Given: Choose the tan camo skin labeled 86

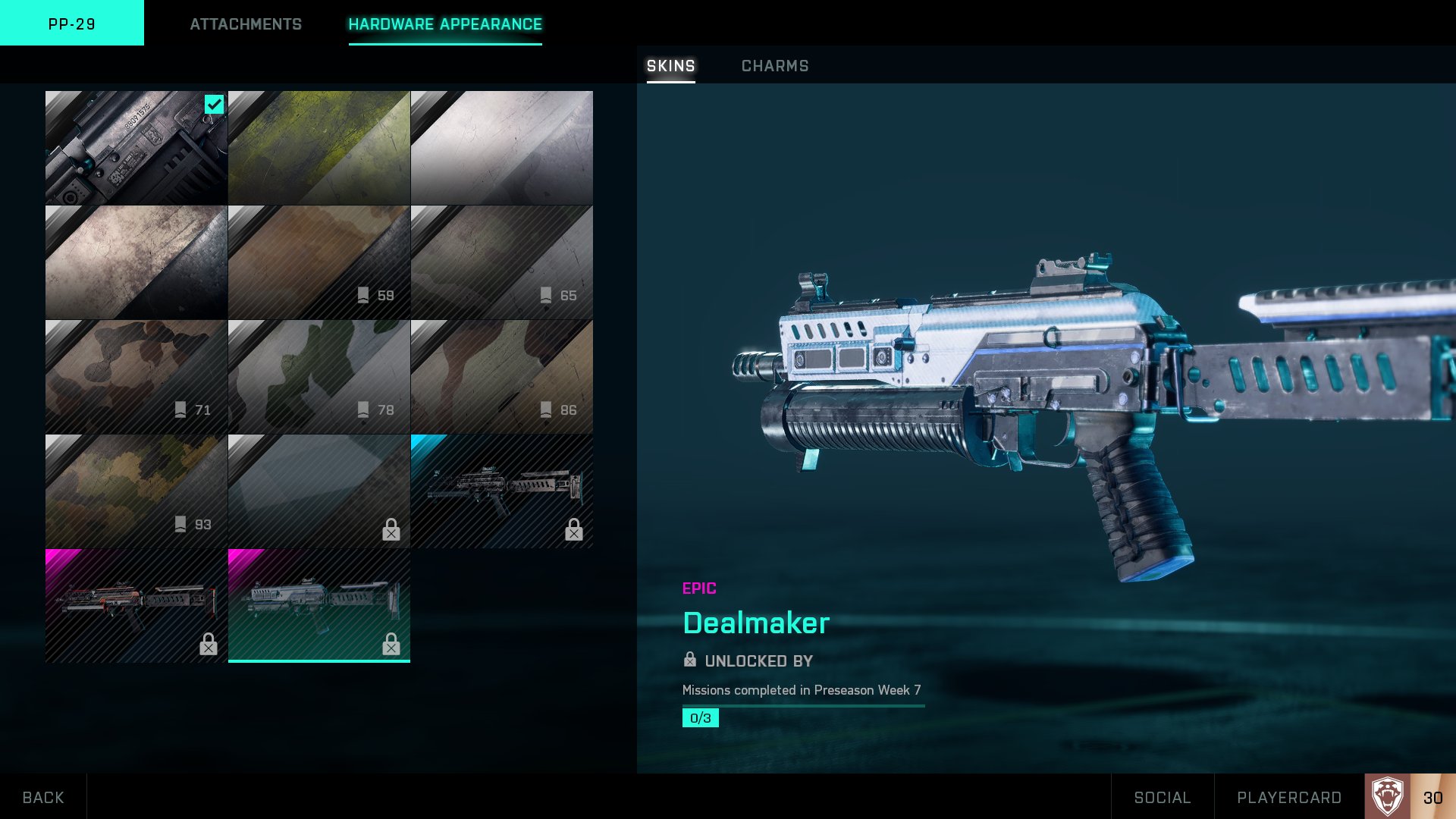Looking at the screenshot, I should (502, 377).
